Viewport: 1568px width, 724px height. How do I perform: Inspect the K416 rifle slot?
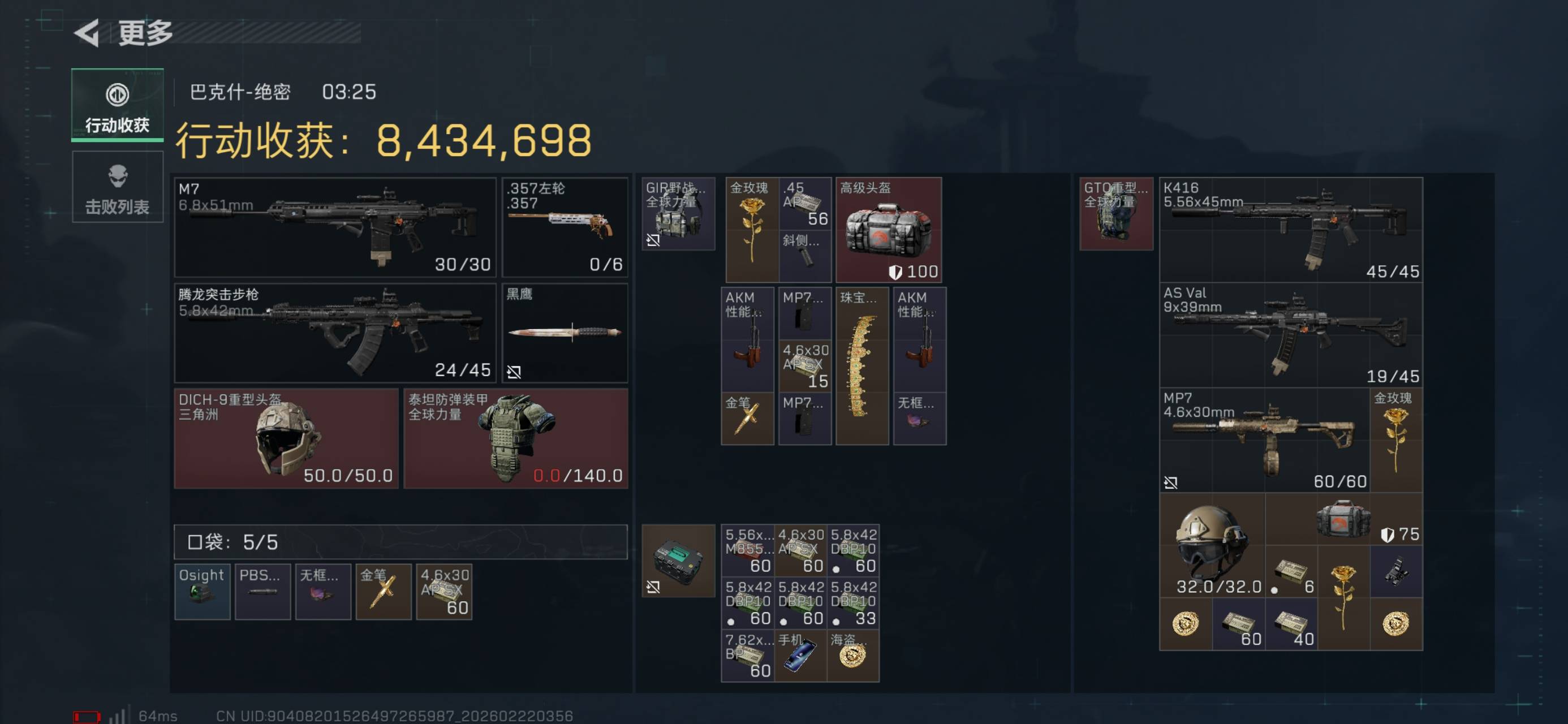(1290, 230)
